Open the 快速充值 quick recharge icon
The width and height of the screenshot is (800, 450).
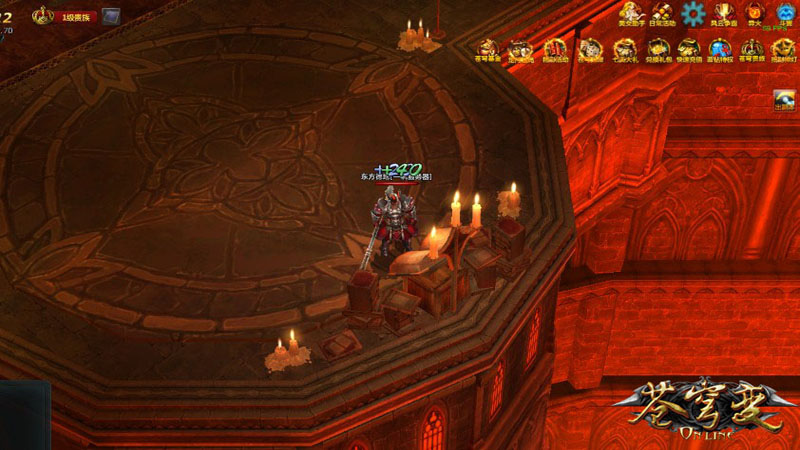pyautogui.click(x=688, y=48)
